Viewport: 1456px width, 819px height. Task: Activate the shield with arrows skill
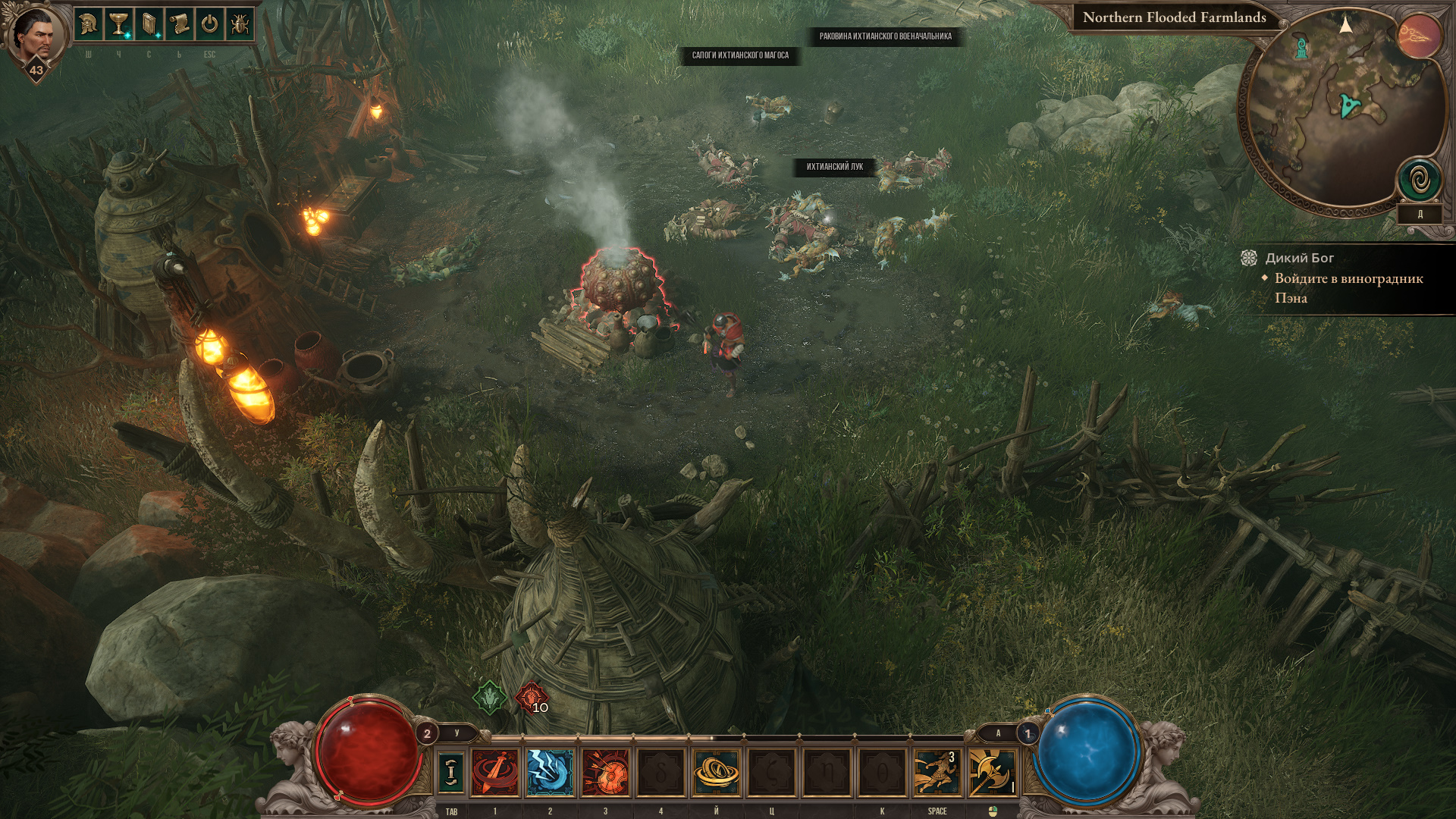pyautogui.click(x=605, y=773)
